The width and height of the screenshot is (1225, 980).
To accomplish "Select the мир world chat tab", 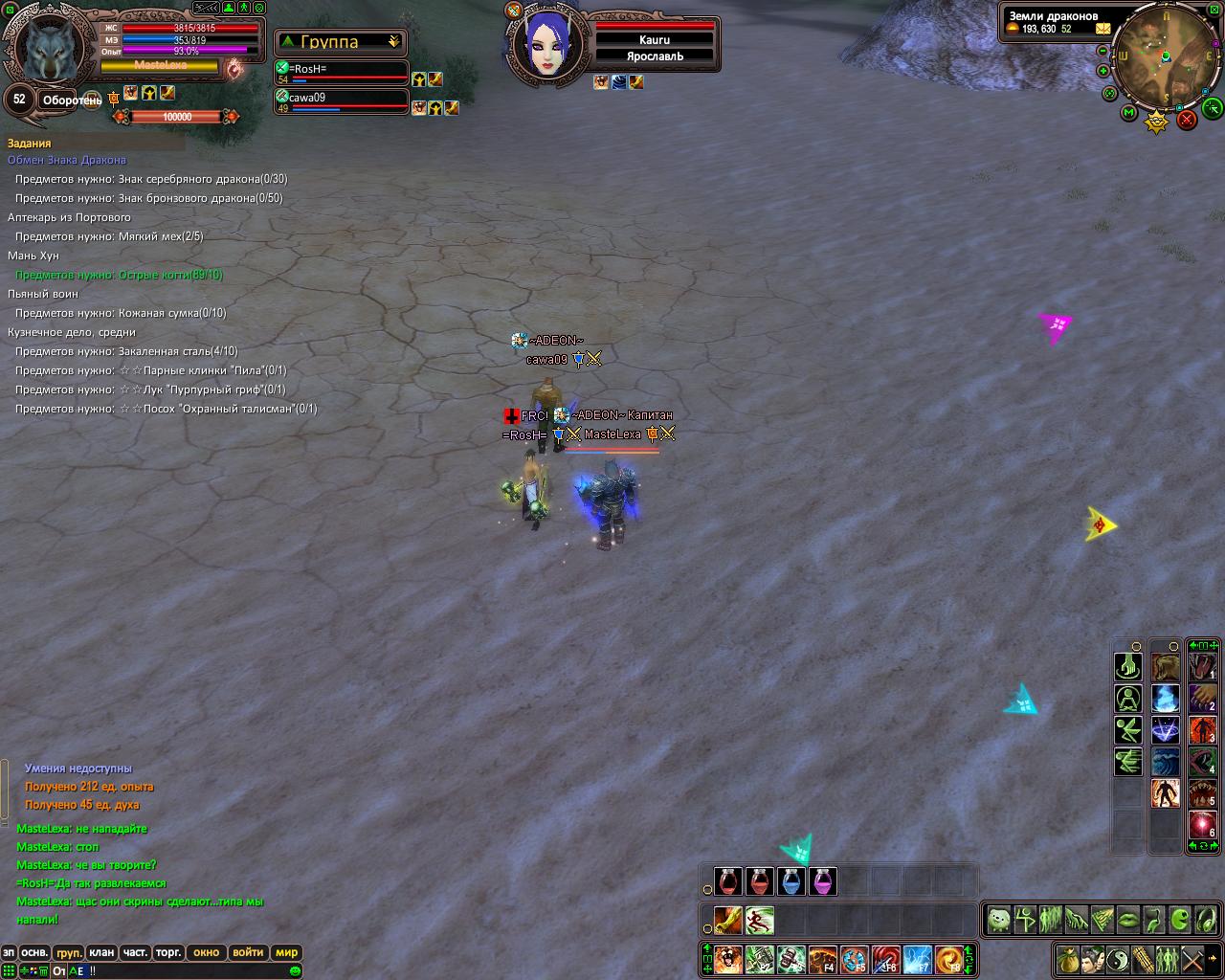I will click(x=286, y=952).
